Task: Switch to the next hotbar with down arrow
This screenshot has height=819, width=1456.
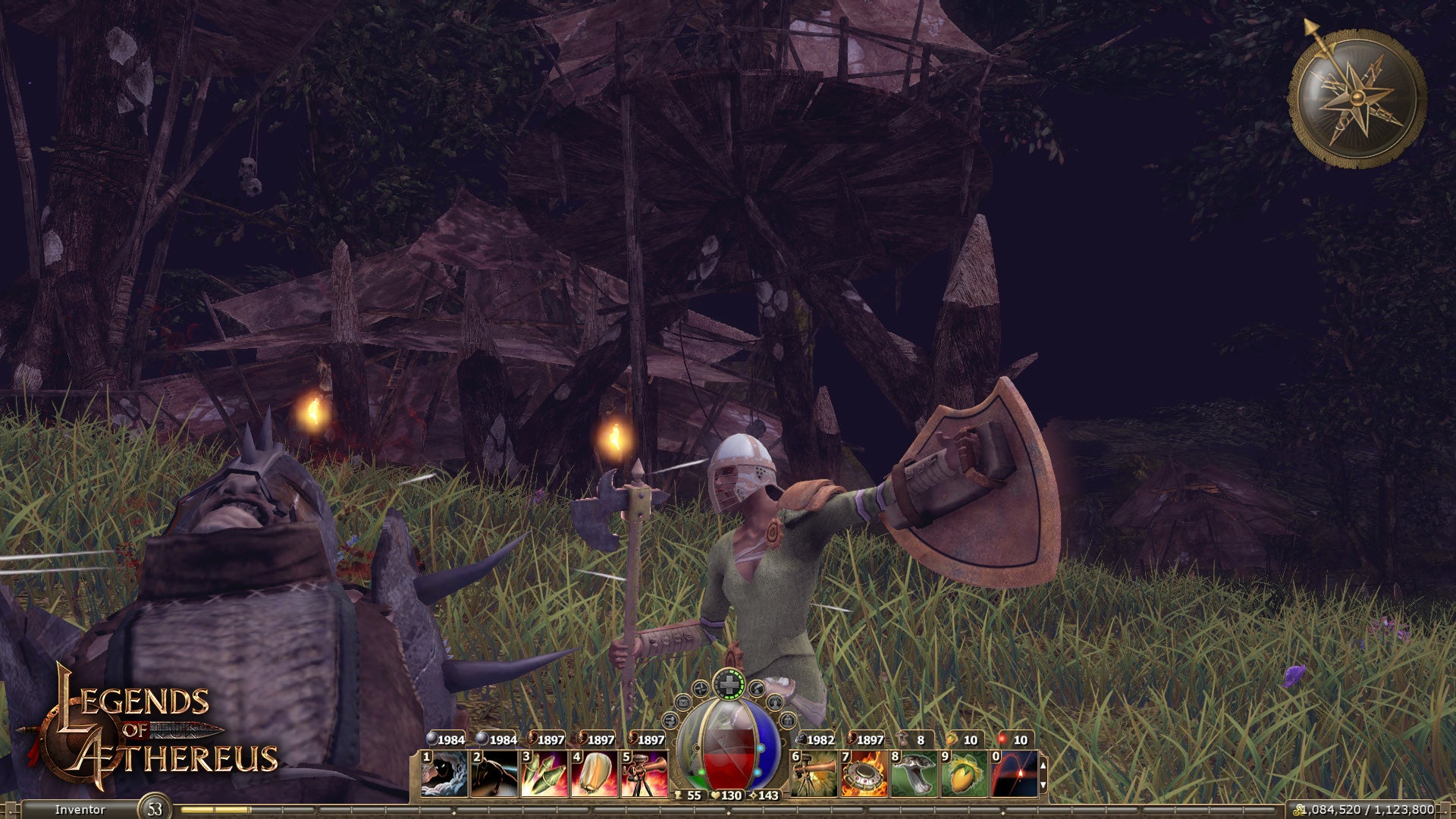Action: (x=1043, y=785)
